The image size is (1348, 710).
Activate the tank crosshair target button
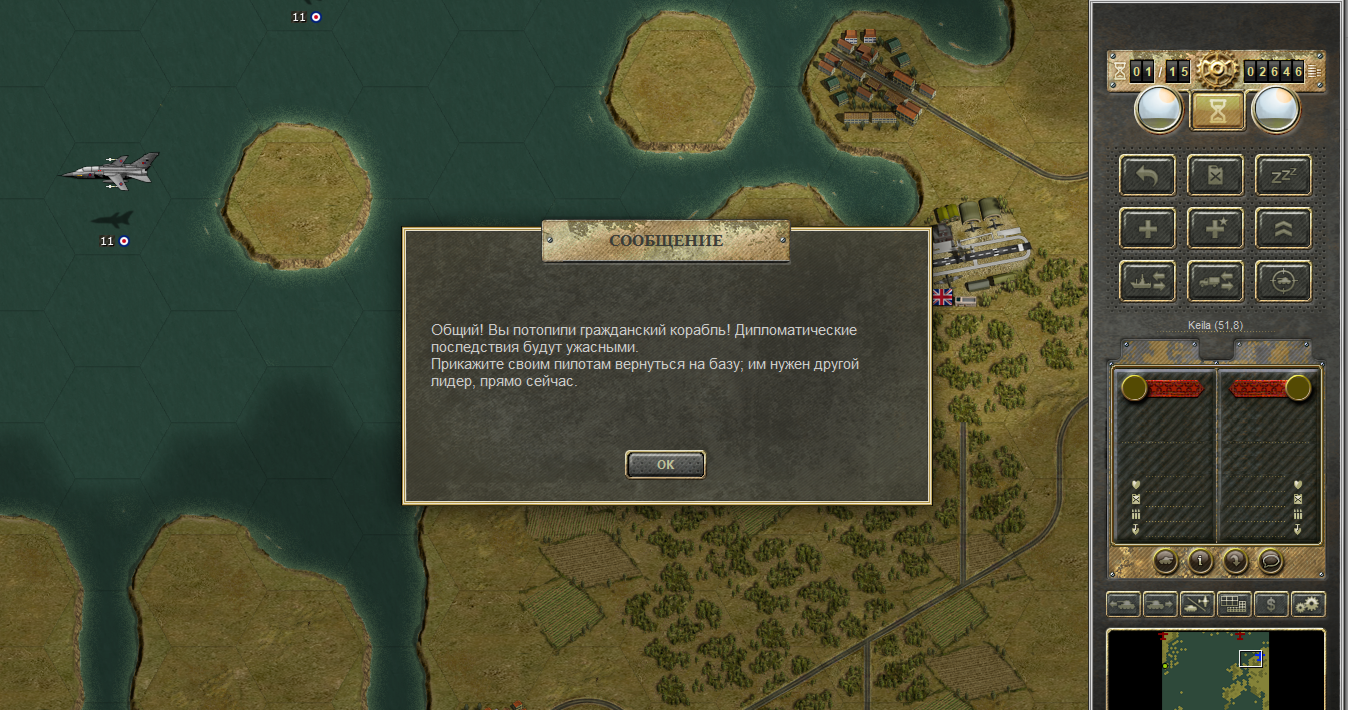coord(1283,281)
